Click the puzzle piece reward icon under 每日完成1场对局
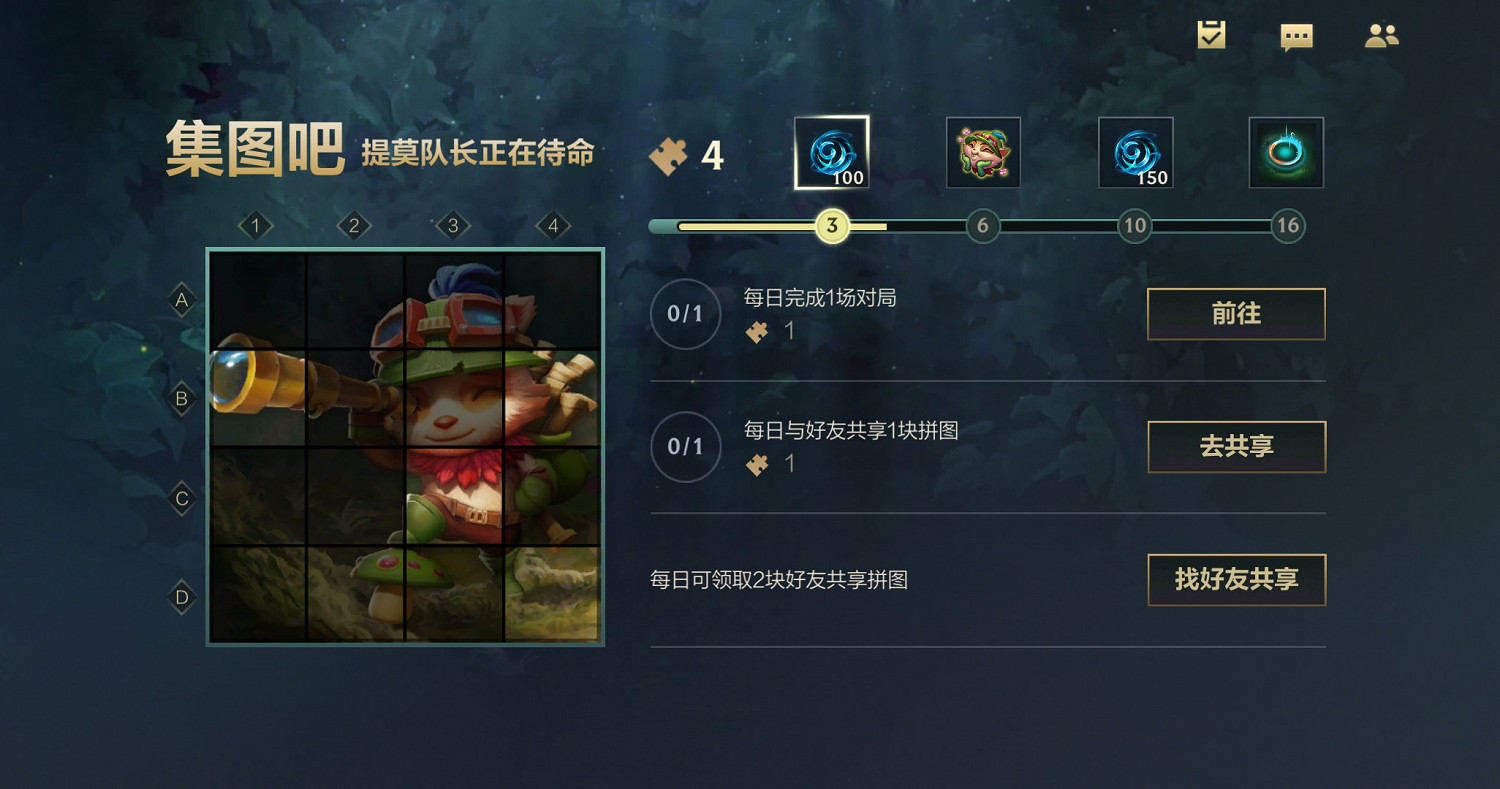This screenshot has height=789, width=1500. (x=758, y=331)
